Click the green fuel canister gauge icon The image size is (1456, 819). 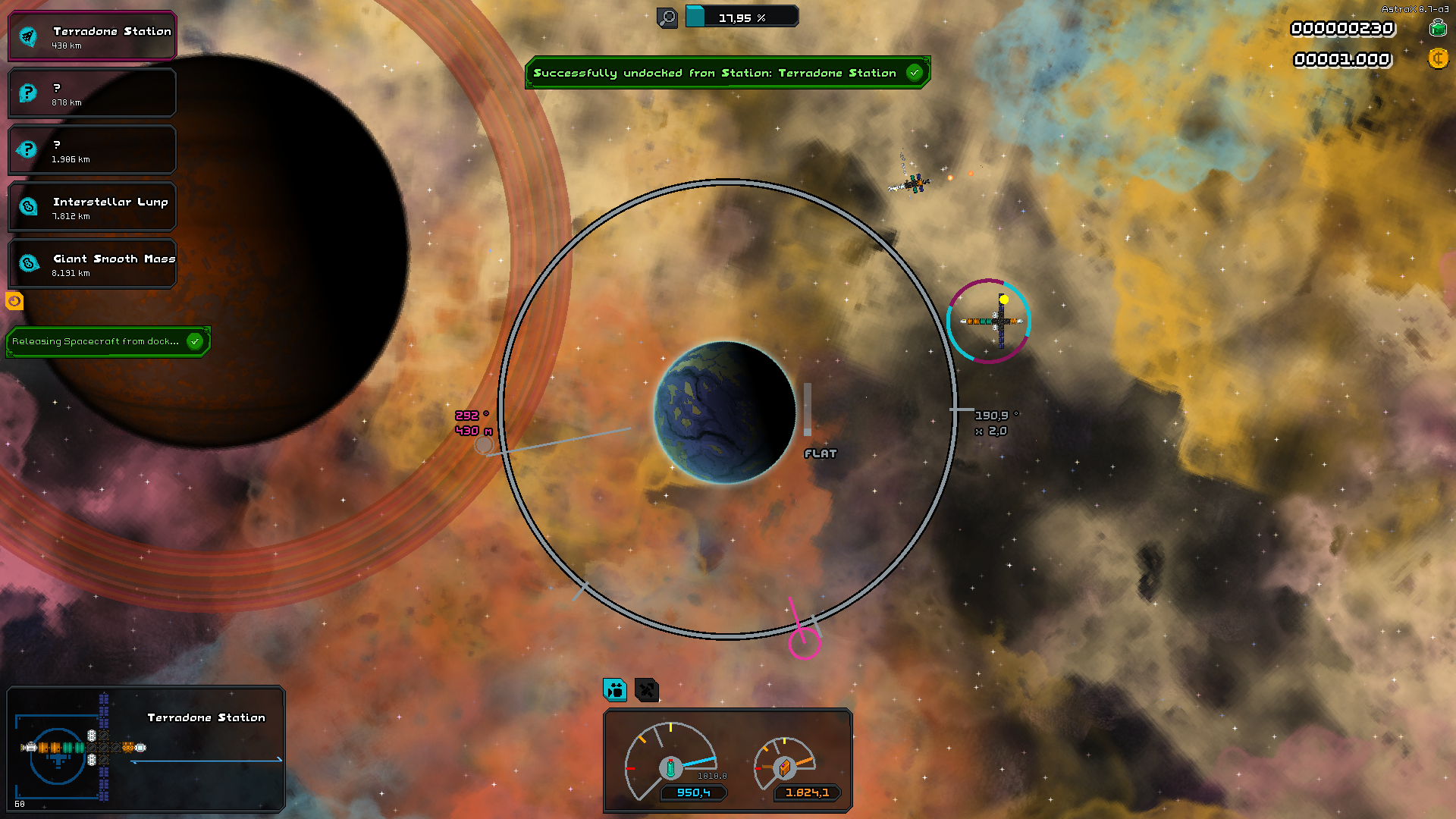point(670,767)
